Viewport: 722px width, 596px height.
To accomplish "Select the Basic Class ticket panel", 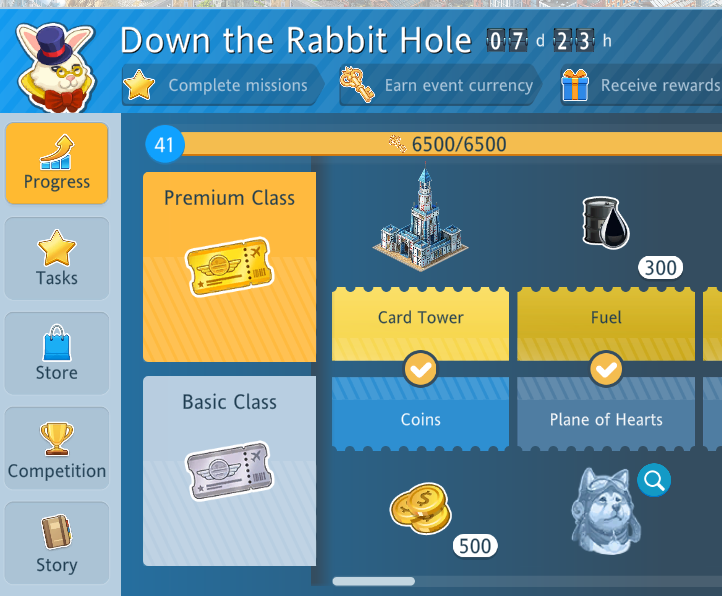I will [x=229, y=470].
